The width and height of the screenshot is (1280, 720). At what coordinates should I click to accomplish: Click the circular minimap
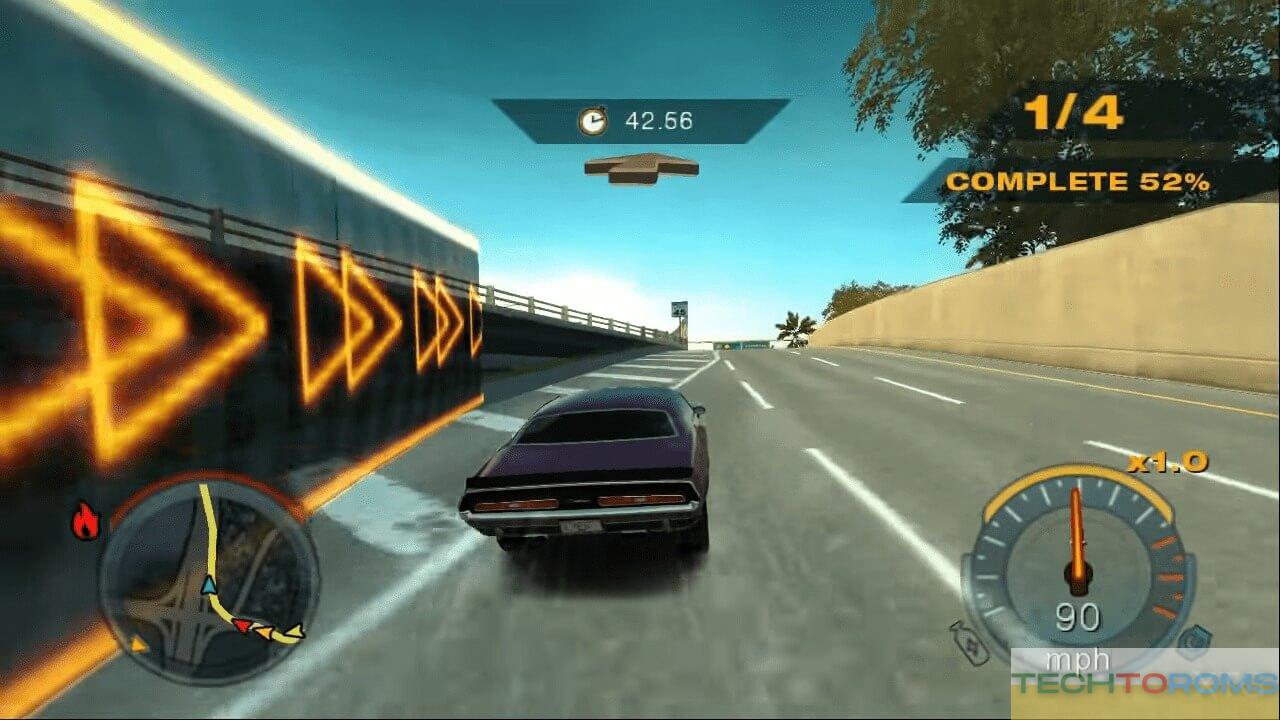point(208,578)
